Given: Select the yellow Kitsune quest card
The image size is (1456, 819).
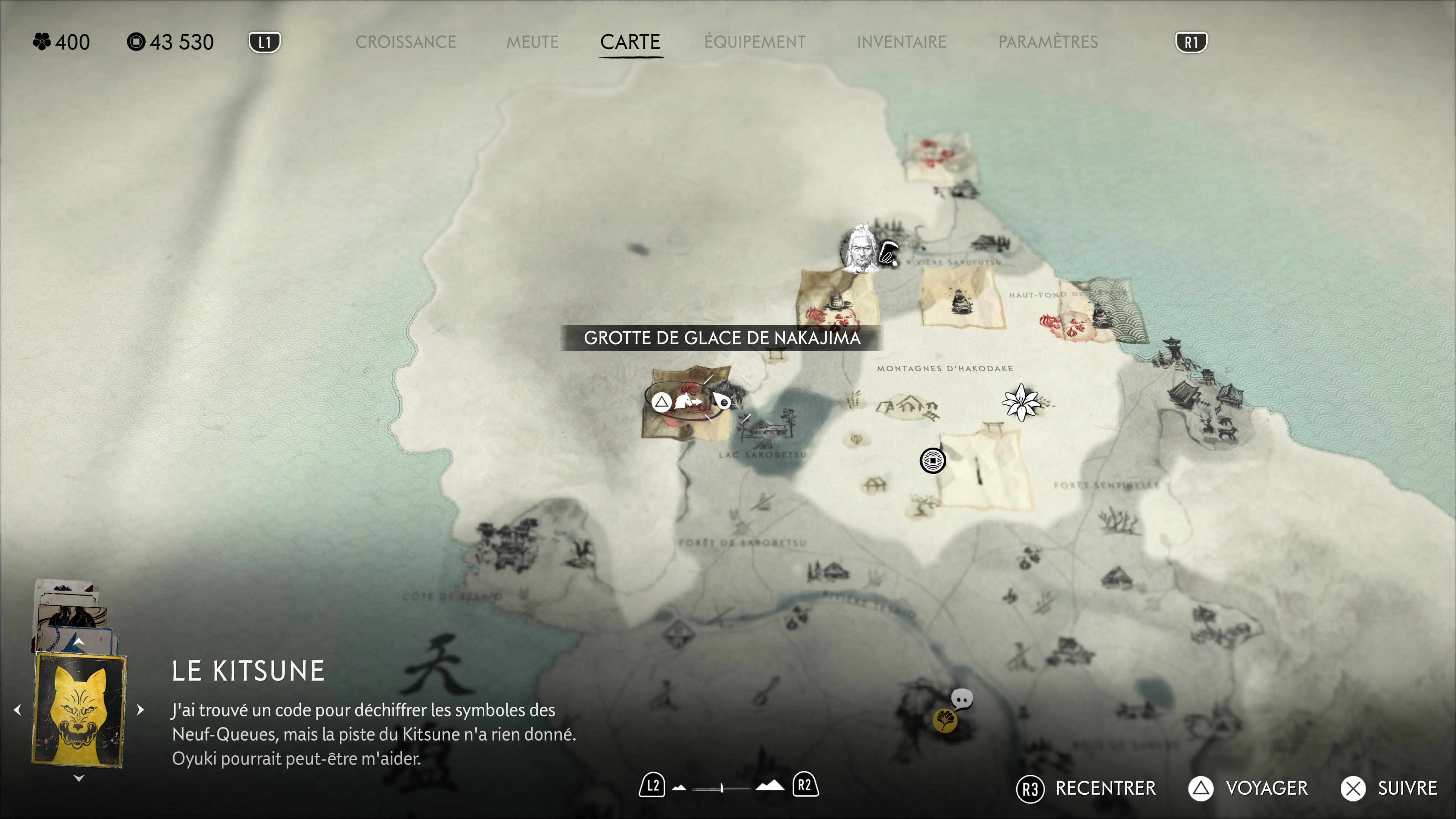Looking at the screenshot, I should [x=79, y=709].
